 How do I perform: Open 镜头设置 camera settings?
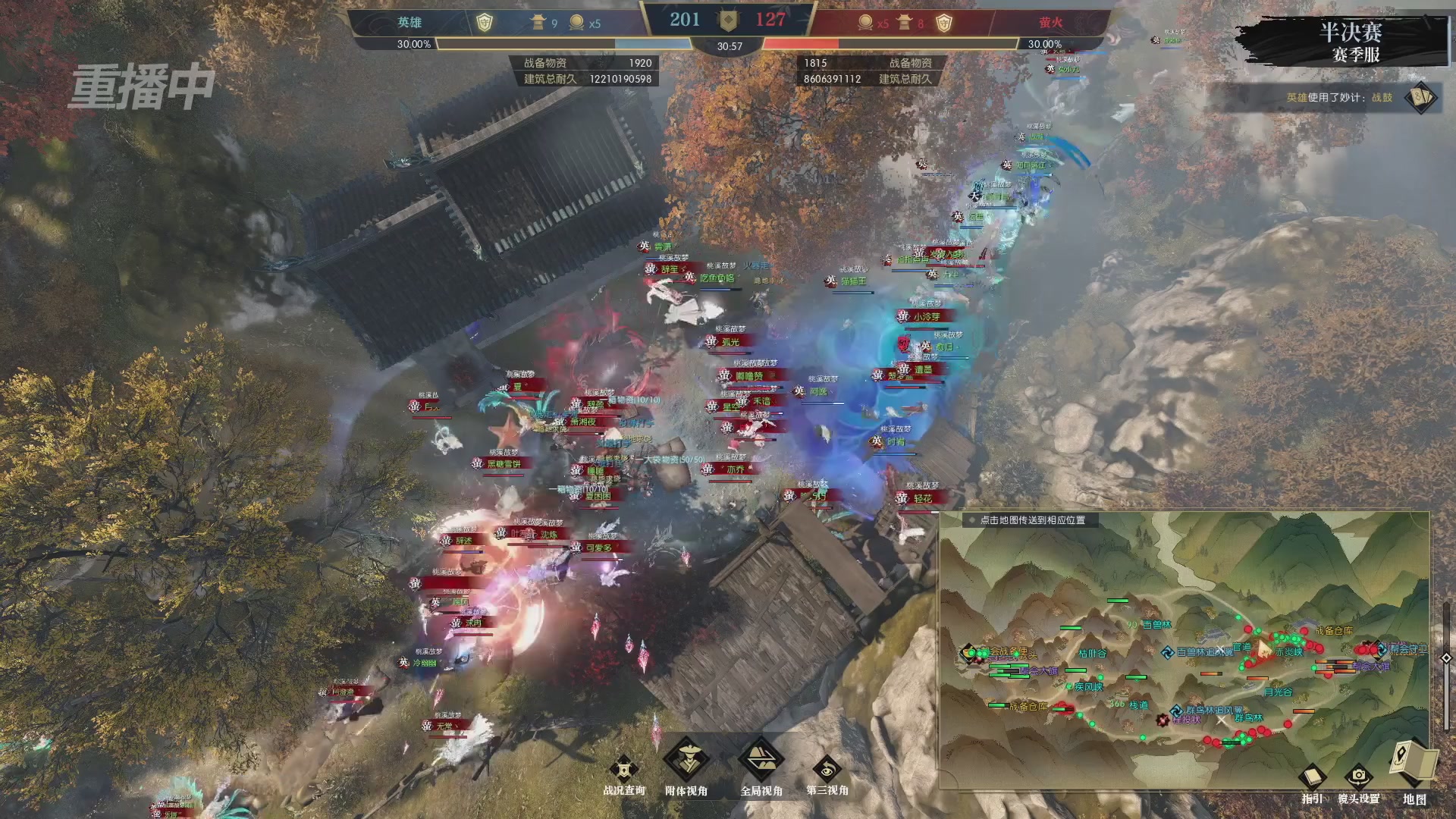(1358, 780)
